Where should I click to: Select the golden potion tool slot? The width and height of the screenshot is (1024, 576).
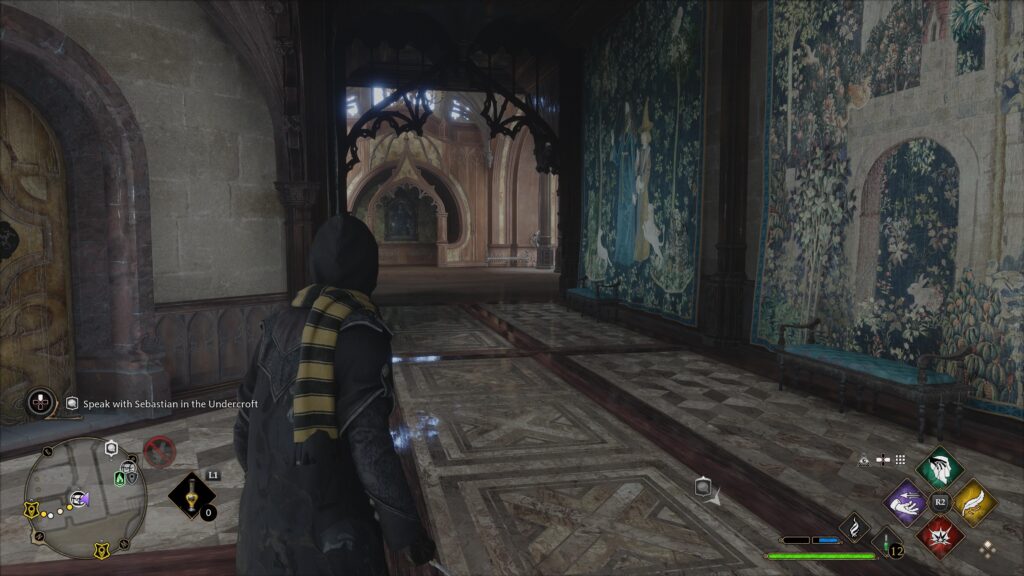tap(191, 495)
